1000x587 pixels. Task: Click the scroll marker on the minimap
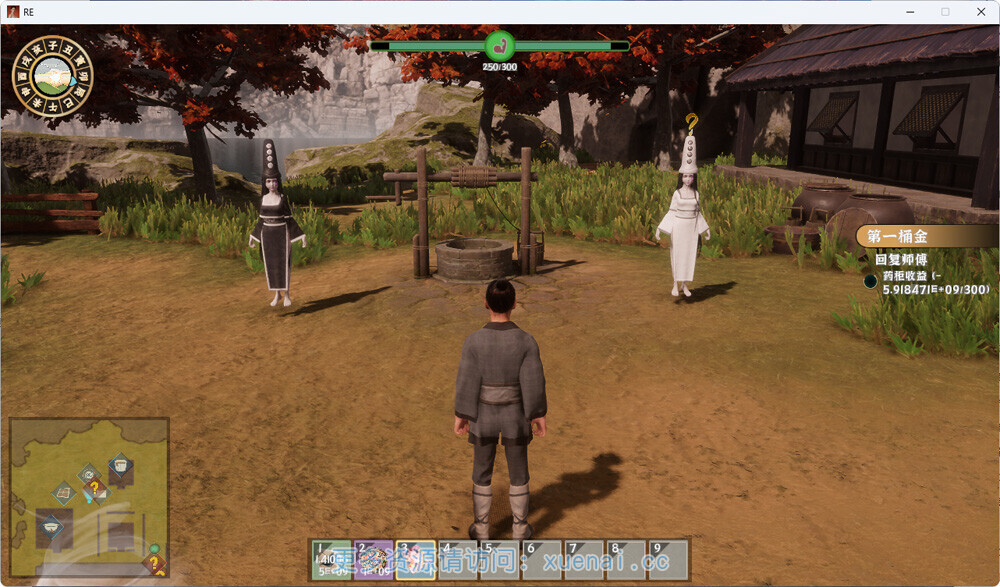63,492
